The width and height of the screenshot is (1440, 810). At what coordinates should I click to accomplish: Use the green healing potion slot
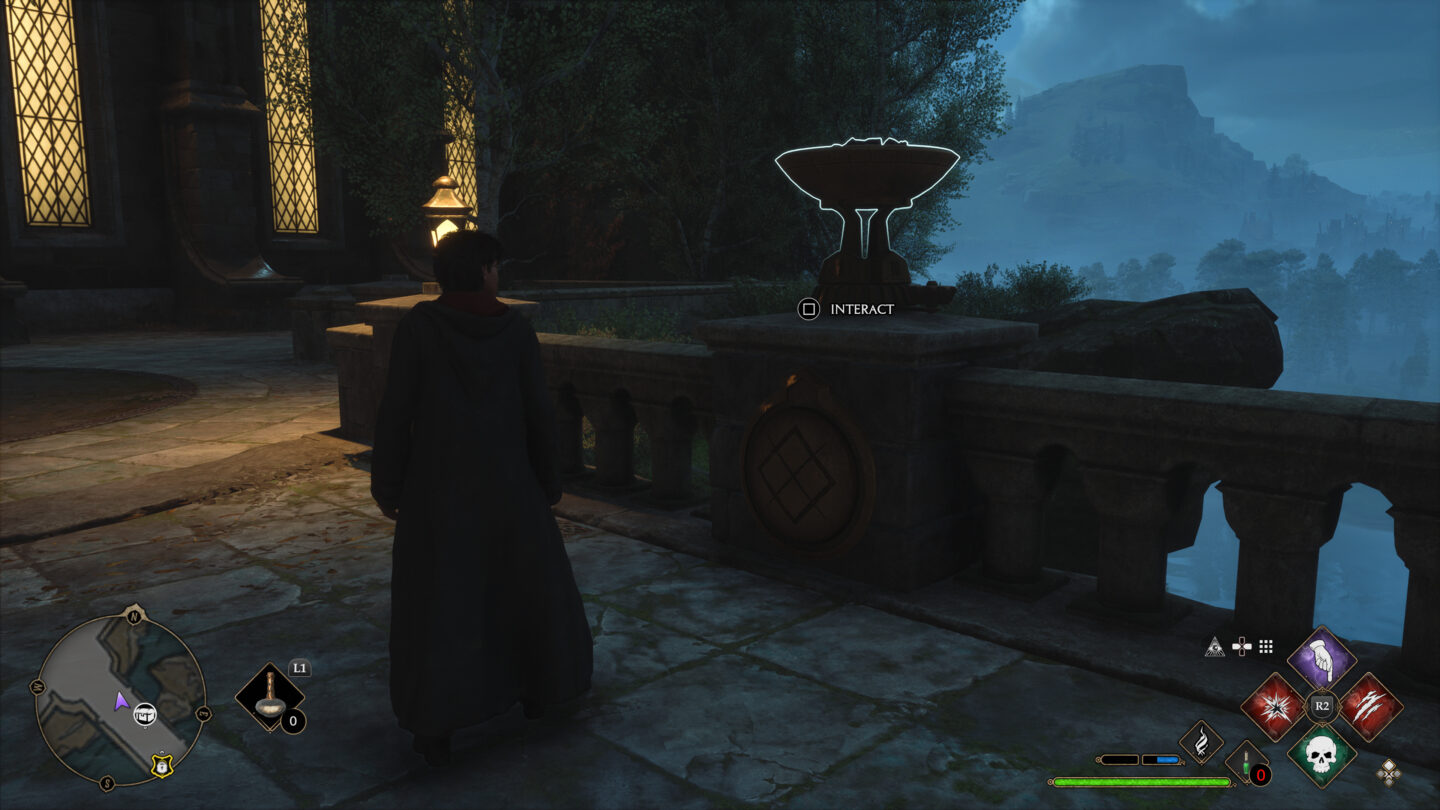(1246, 762)
